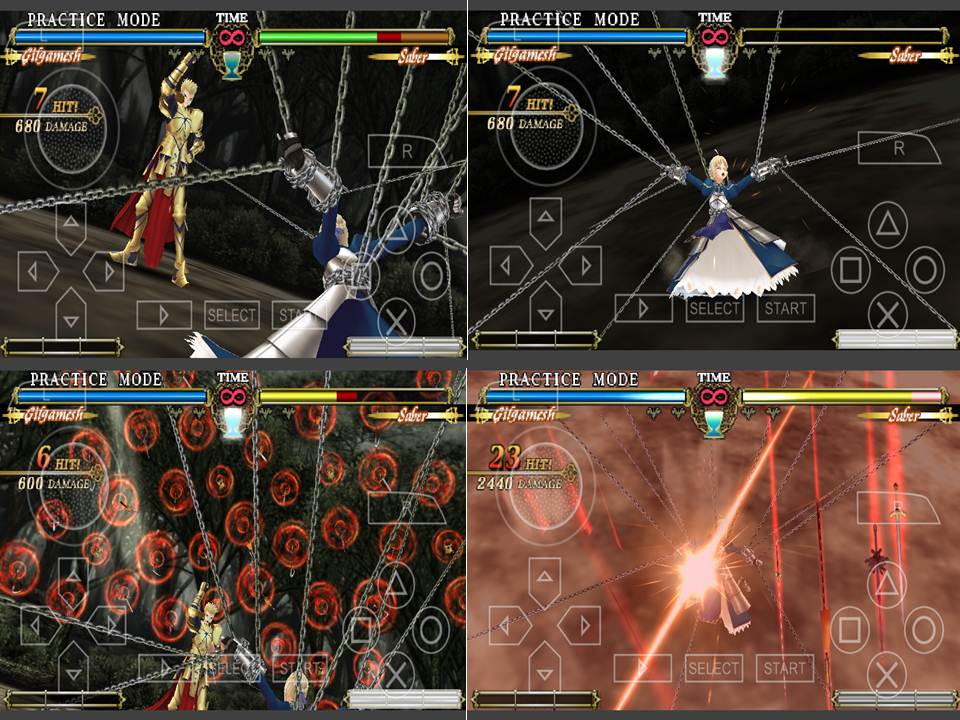Tap the fast-forward arrow beside SELECT in 23-hit panel
The width and height of the screenshot is (960, 720).
(x=641, y=668)
